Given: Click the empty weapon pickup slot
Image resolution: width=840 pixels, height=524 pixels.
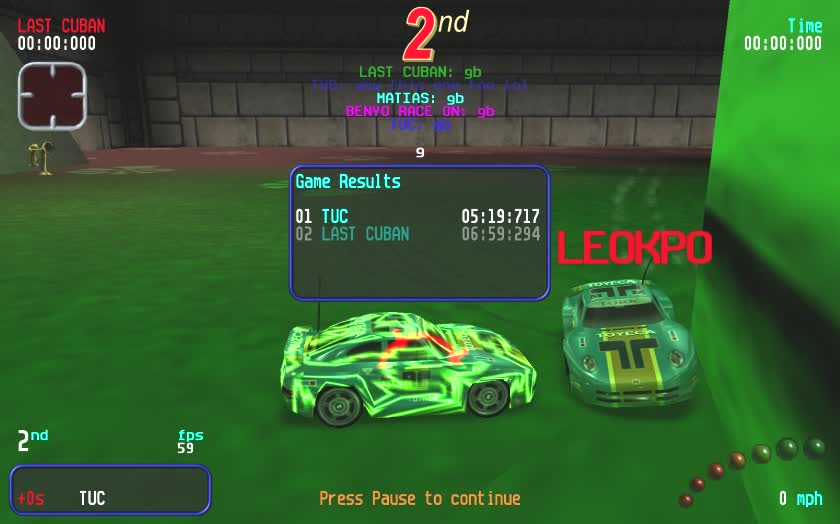Looking at the screenshot, I should click(x=52, y=95).
